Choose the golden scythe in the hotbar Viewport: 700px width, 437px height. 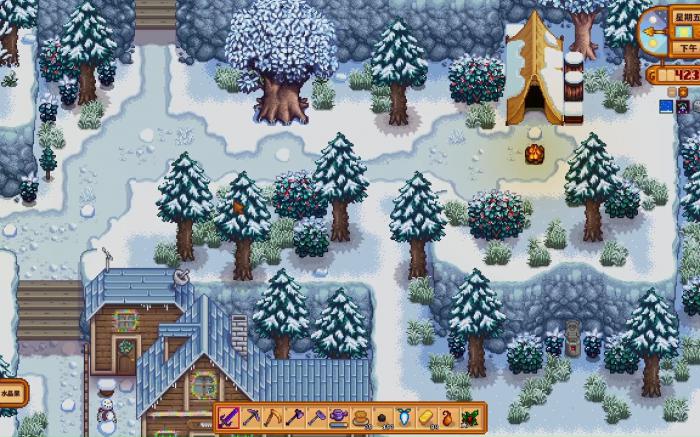pyautogui.click(x=273, y=416)
